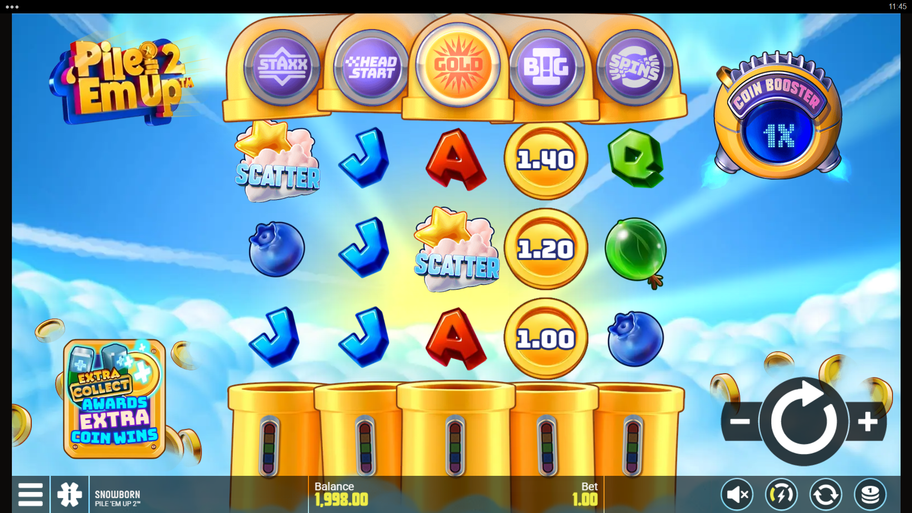
Task: Open the coin stack bet settings
Action: point(869,494)
